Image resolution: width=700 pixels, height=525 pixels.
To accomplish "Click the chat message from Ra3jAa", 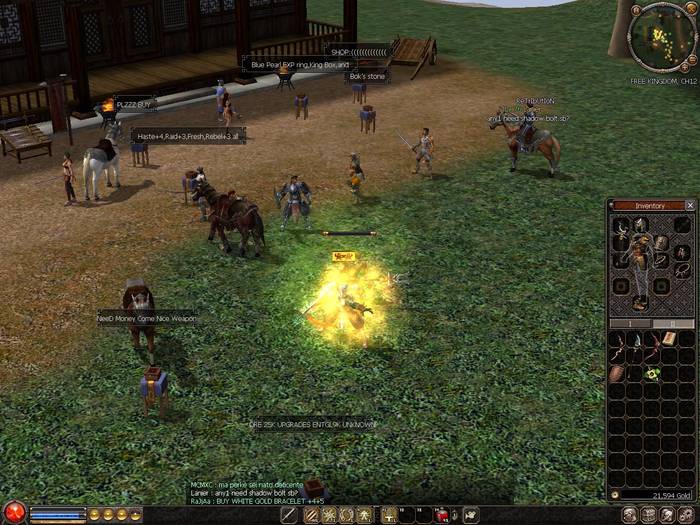I will point(257,500).
